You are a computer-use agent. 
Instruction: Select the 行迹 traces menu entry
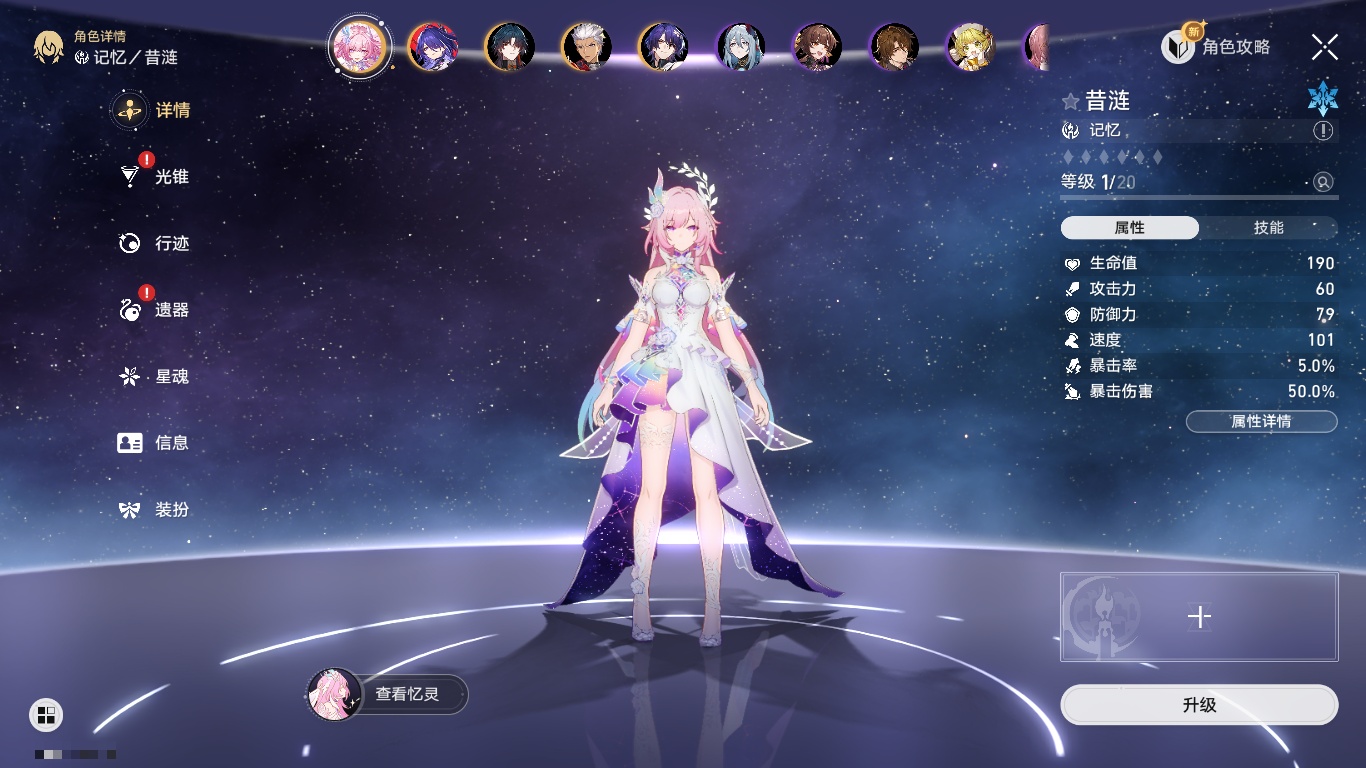coord(160,243)
